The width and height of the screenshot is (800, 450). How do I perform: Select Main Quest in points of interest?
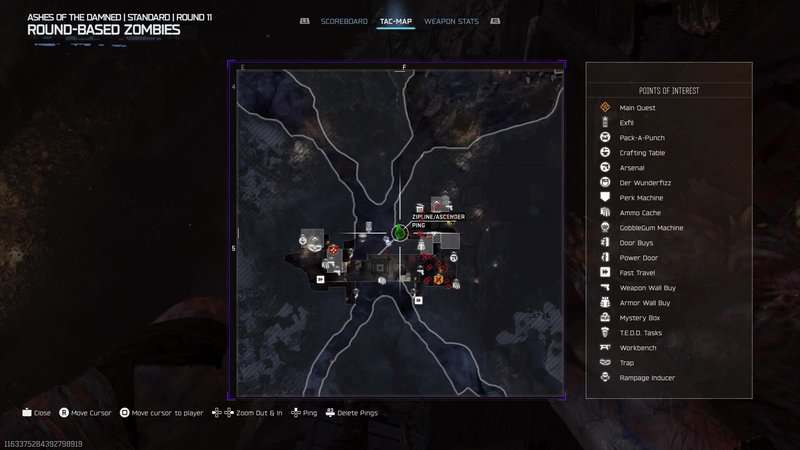[x=636, y=108]
